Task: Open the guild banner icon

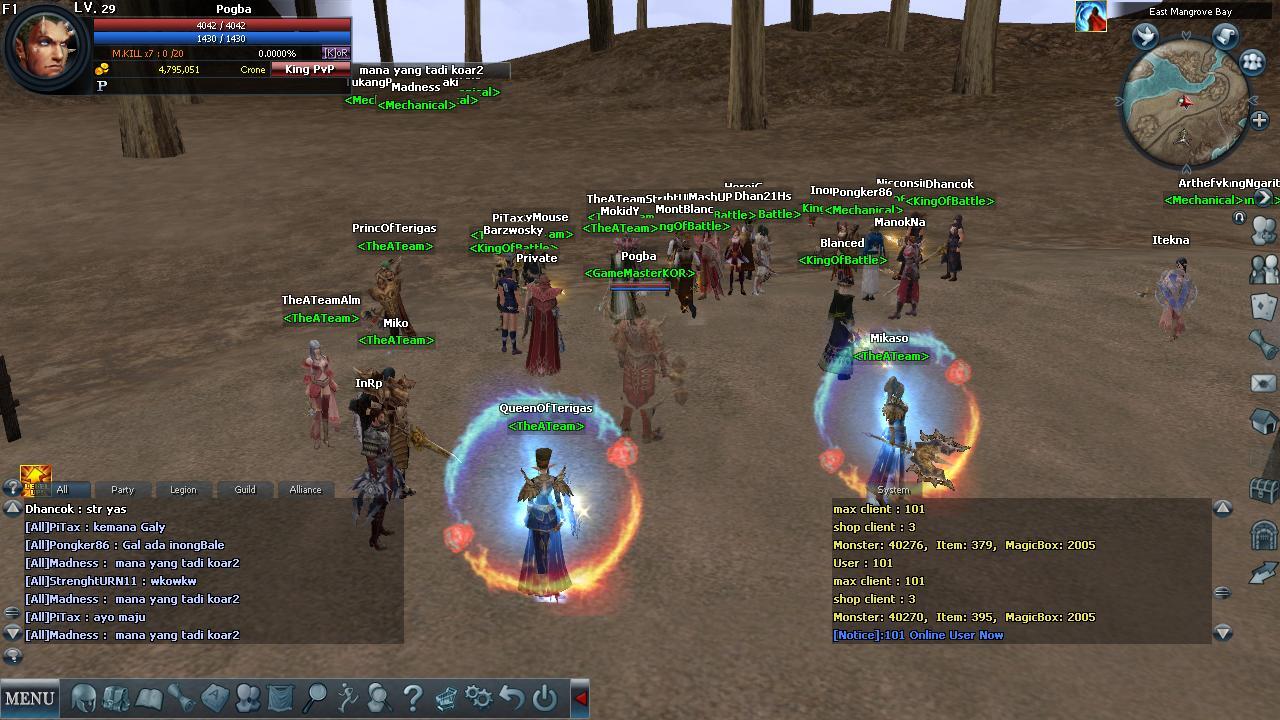Action: tap(279, 697)
